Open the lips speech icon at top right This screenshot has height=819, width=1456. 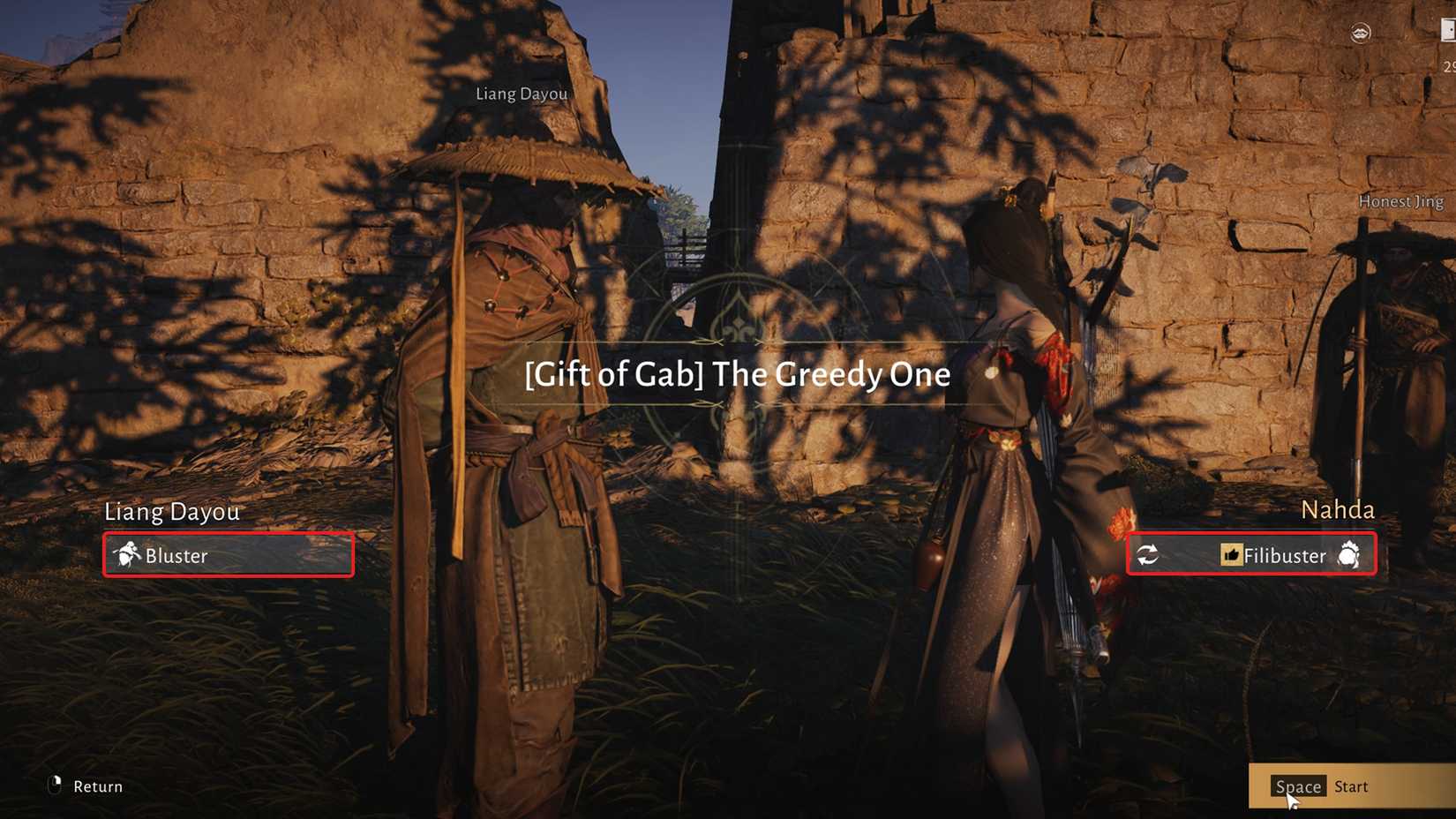pyautogui.click(x=1360, y=33)
